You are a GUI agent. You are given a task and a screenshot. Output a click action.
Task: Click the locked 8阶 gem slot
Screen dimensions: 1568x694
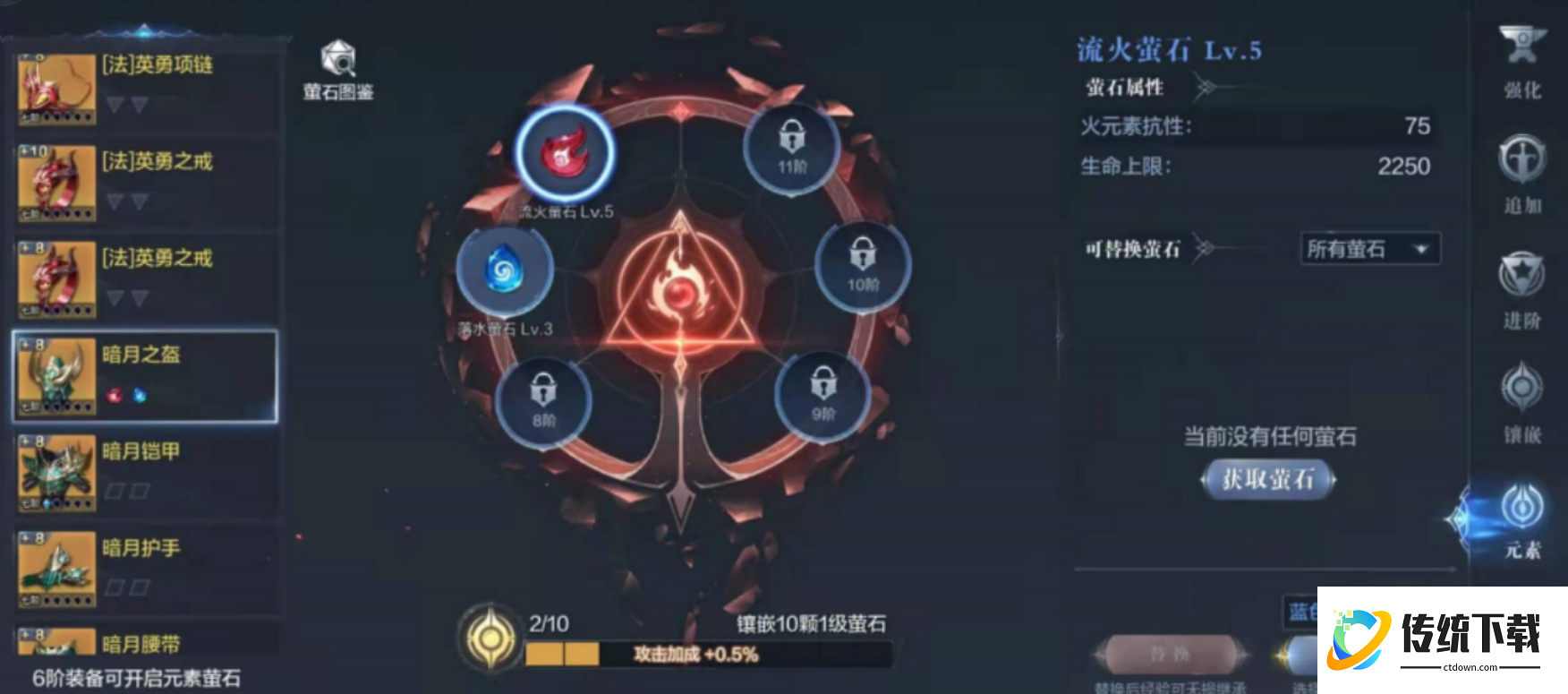(546, 400)
